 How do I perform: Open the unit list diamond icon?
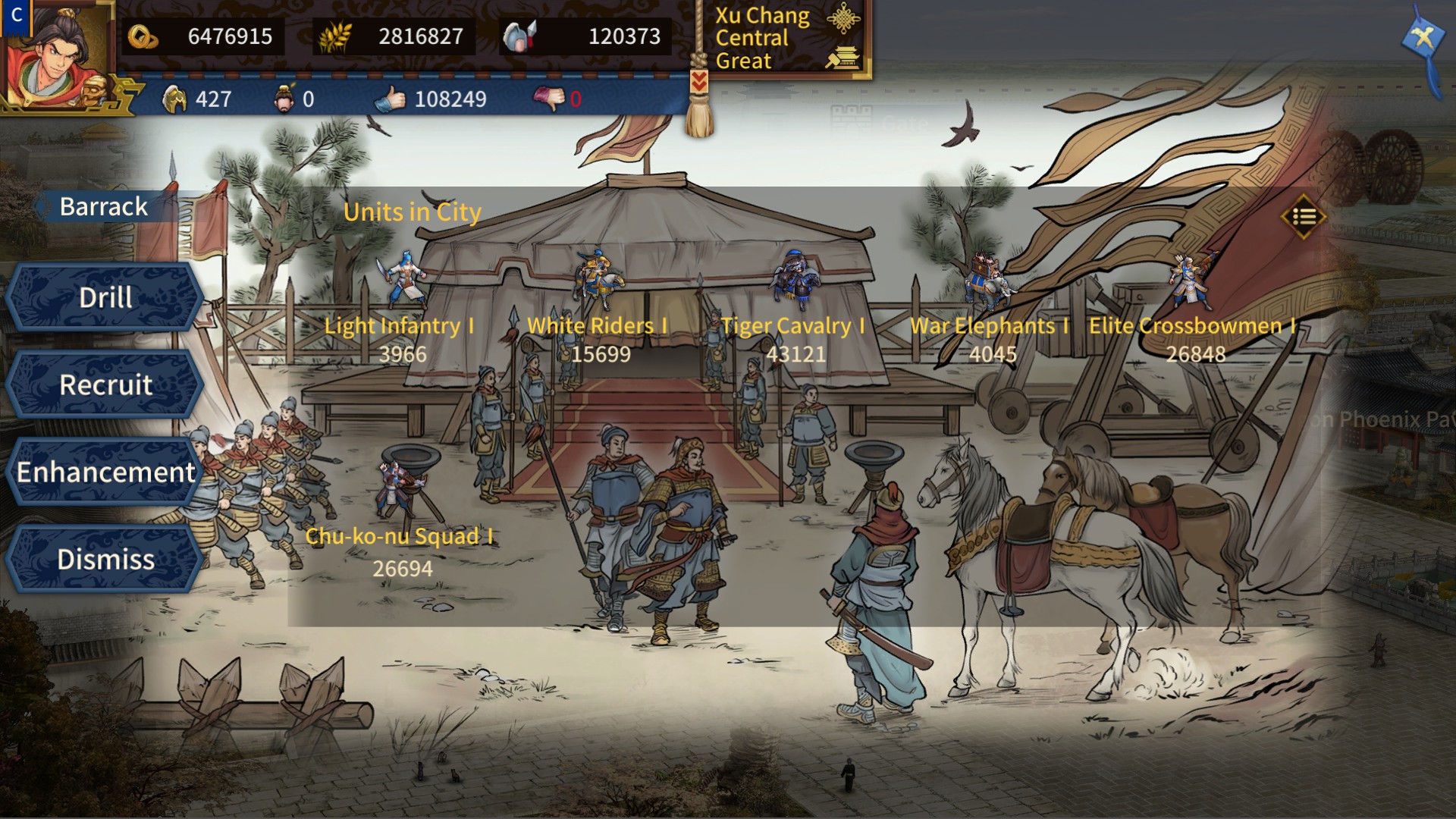[1302, 217]
